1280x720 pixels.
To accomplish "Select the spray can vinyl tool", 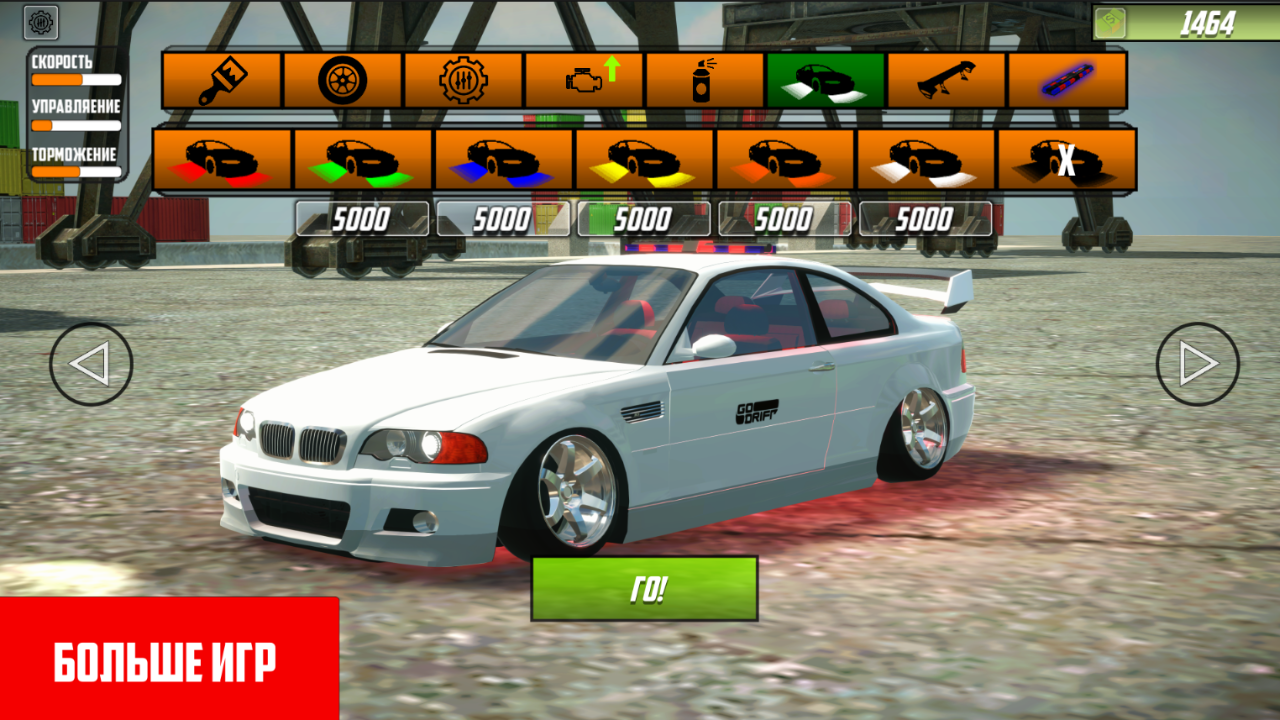I will click(703, 81).
